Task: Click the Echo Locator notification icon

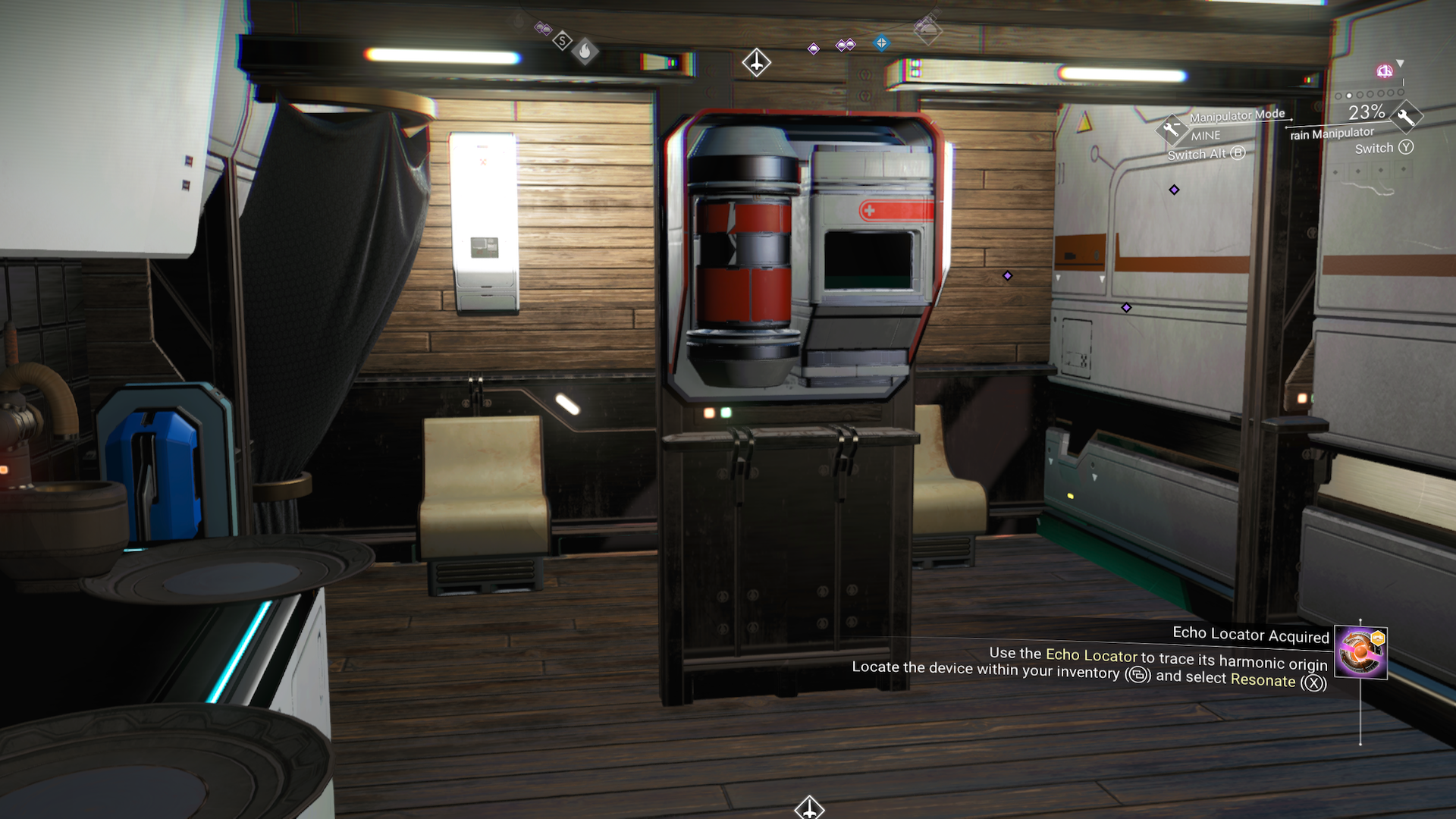Action: coord(1360,651)
